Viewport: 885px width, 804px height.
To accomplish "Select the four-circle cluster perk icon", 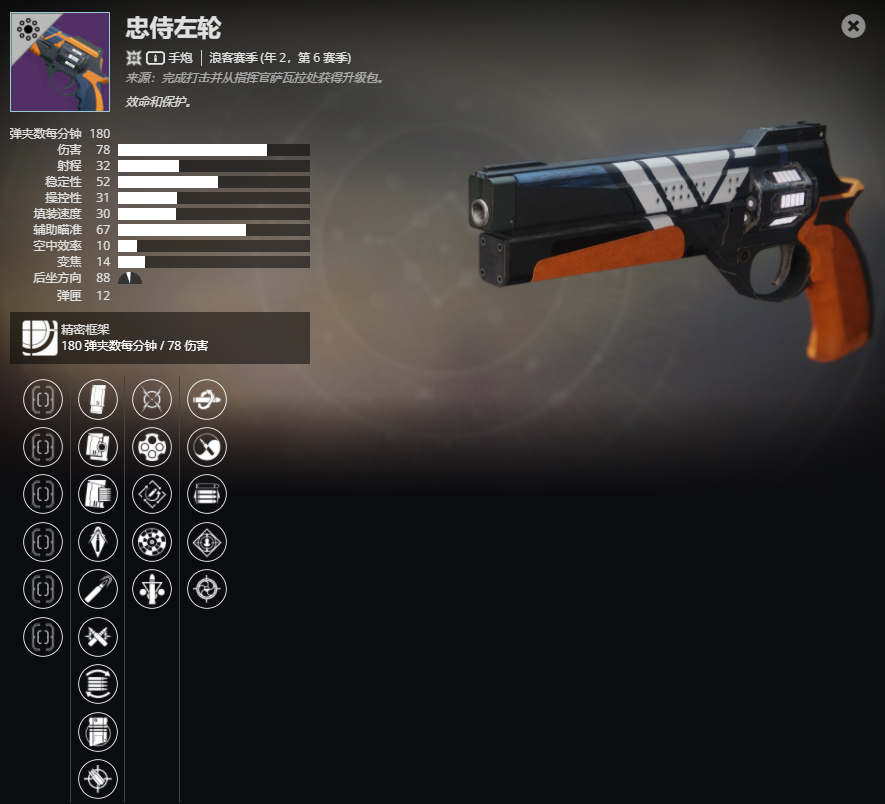I will tap(152, 447).
